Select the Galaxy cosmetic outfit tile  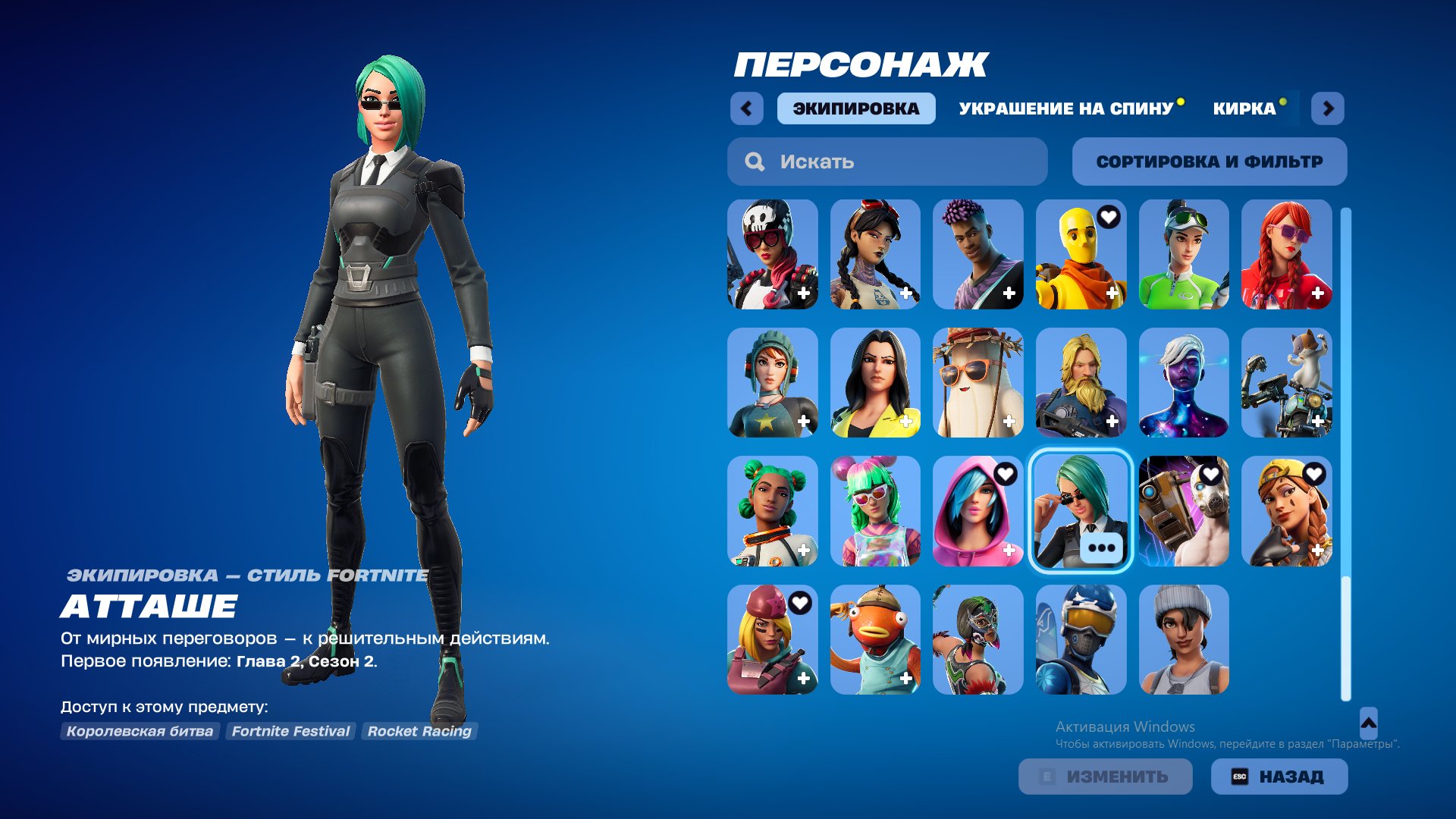tap(1183, 383)
